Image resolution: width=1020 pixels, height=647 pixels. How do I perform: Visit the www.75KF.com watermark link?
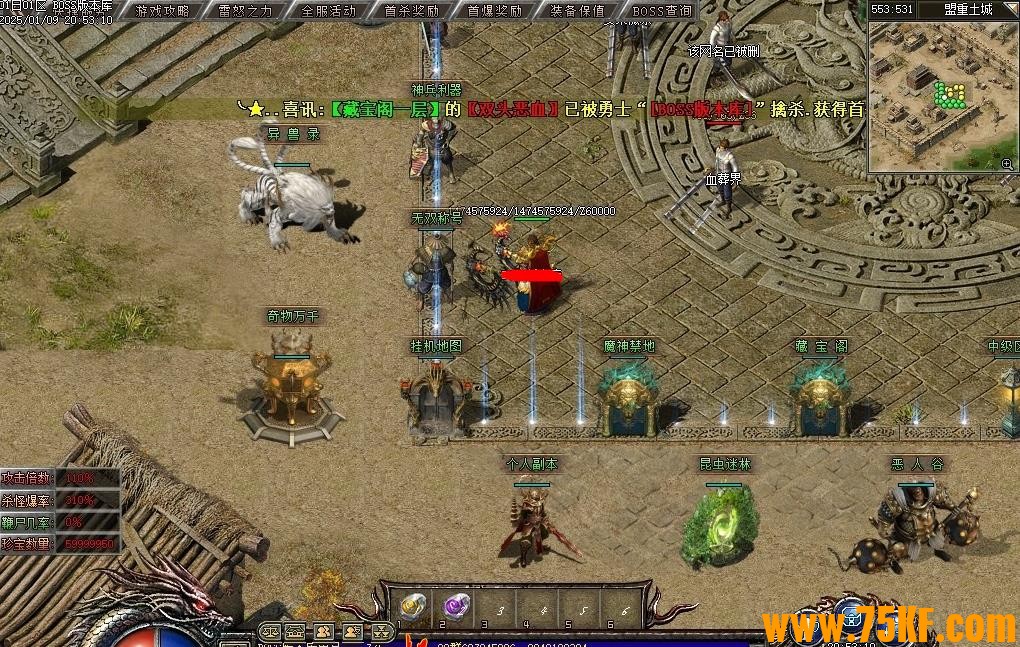pyautogui.click(x=889, y=627)
